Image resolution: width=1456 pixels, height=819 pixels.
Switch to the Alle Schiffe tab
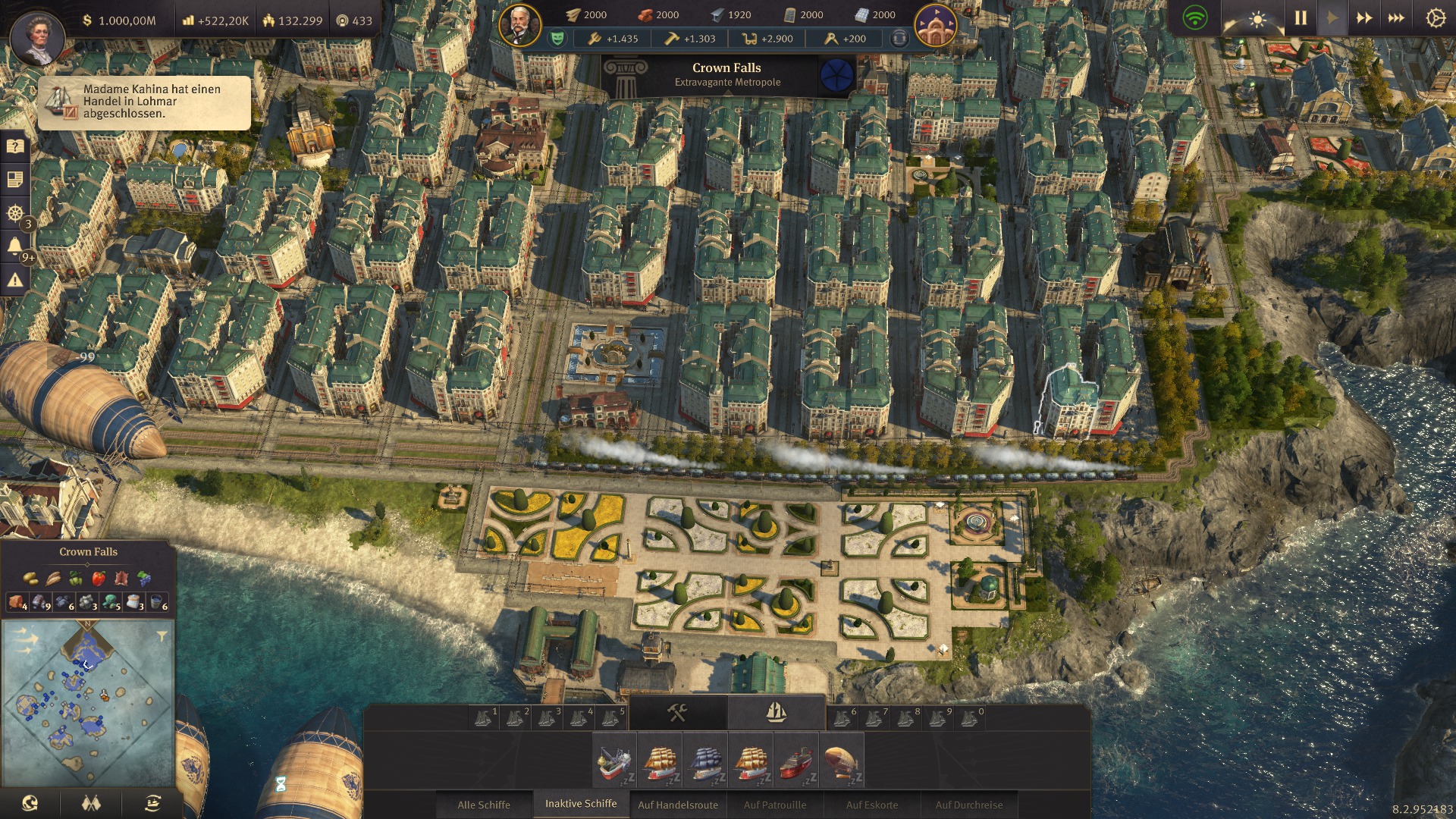[484, 805]
